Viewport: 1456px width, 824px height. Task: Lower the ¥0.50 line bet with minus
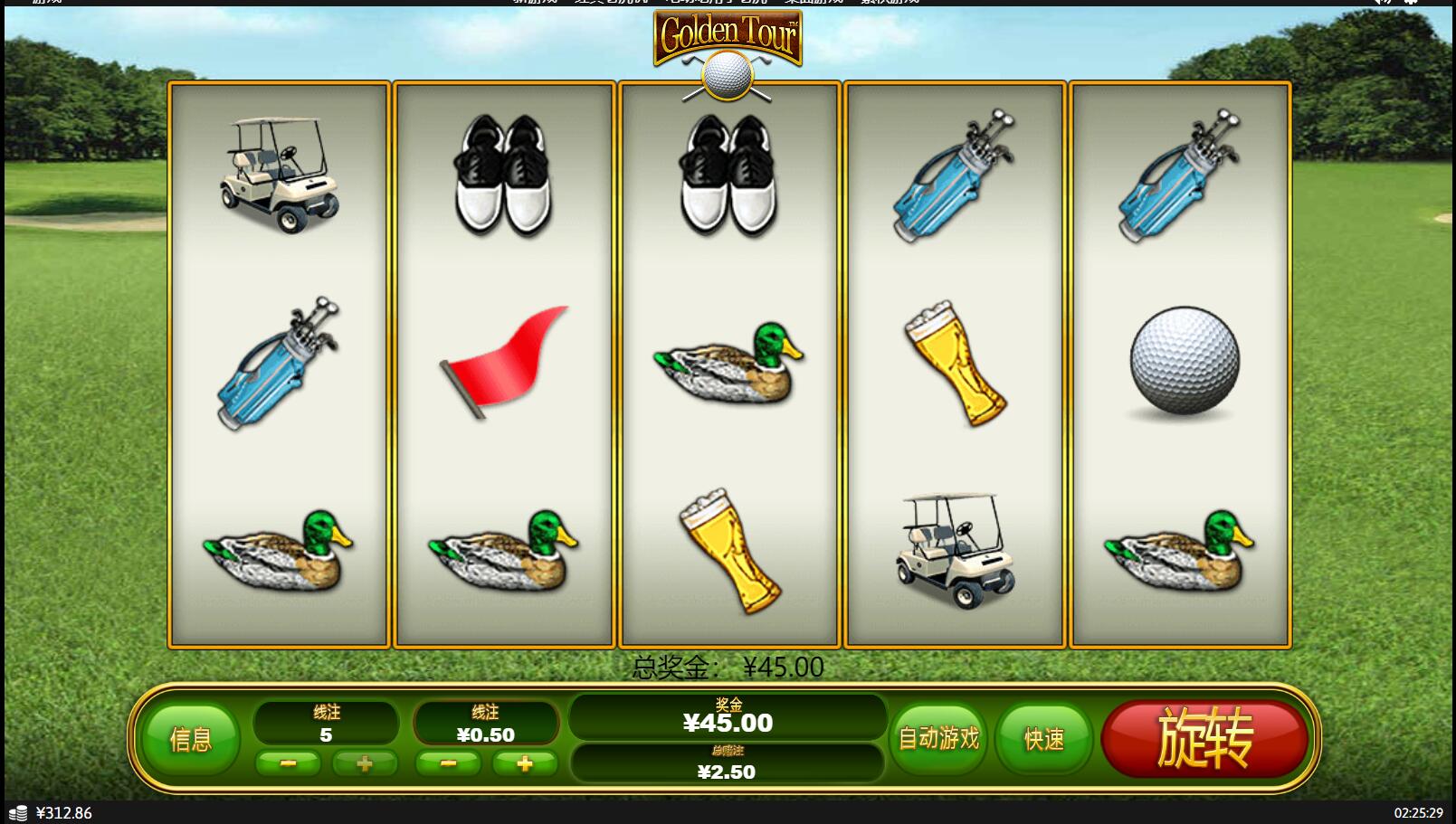coord(448,764)
